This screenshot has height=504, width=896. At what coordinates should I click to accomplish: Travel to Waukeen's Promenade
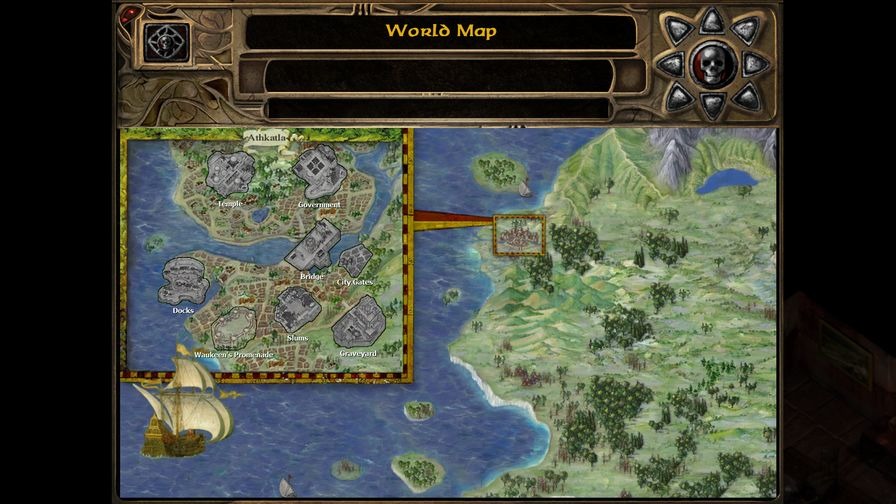pos(235,327)
